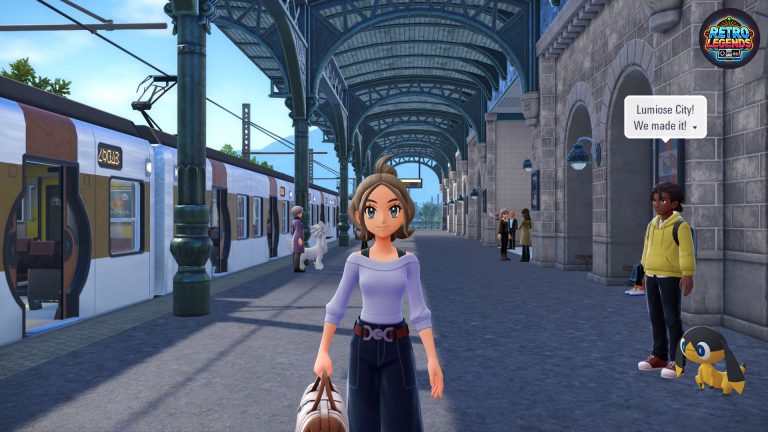Advance the "Lumiose City! We made it!" speech bubble
The width and height of the screenshot is (768, 432).
click(x=694, y=130)
